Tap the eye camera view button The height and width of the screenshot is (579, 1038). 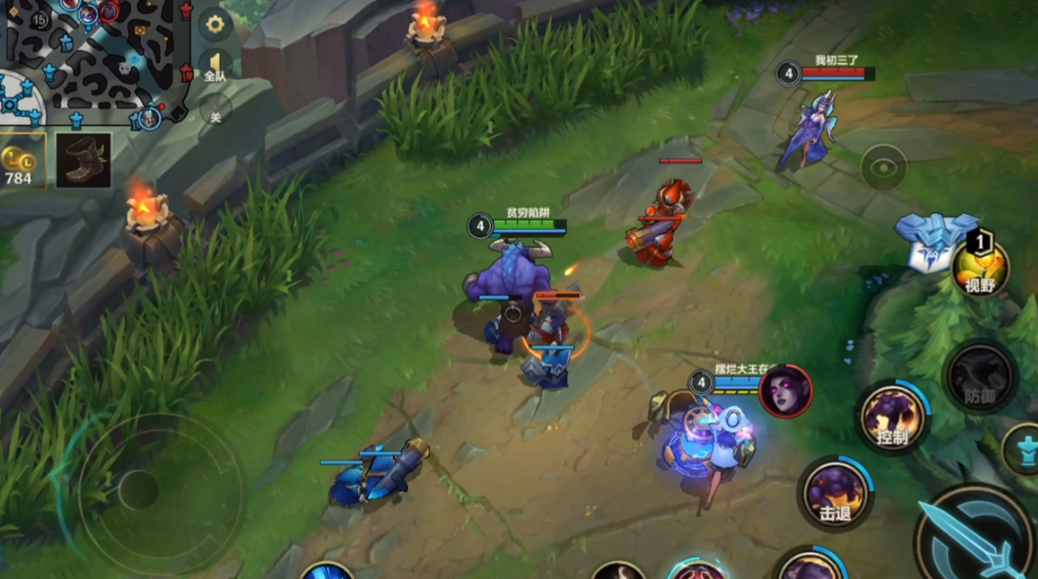pyautogui.click(x=883, y=168)
